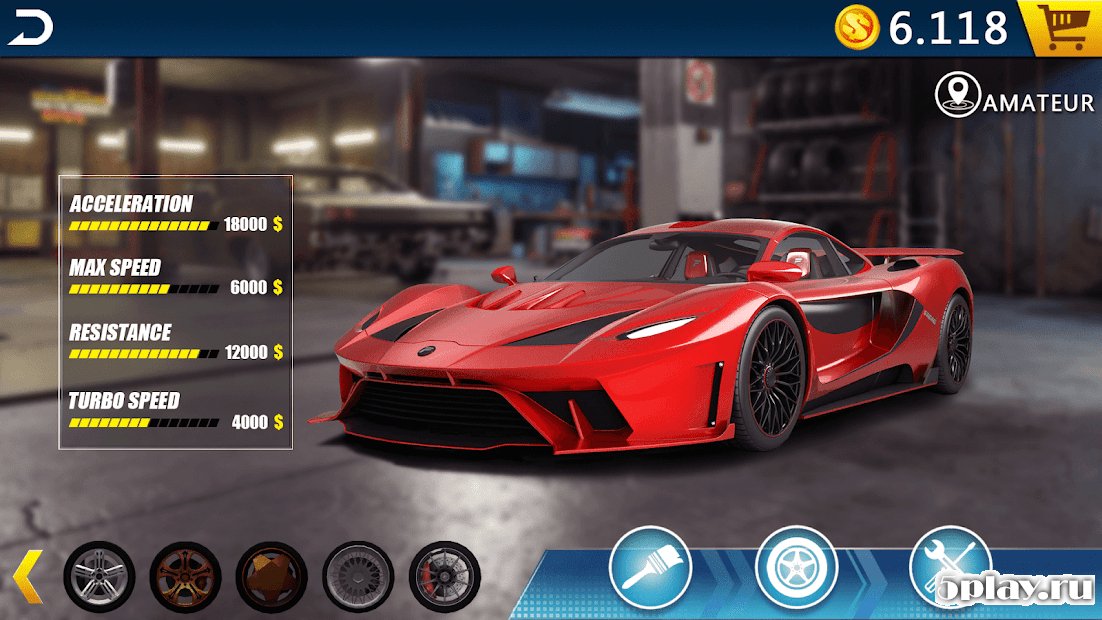The height and width of the screenshot is (620, 1102).
Task: Upgrade Resistance for 12000 $
Action: (252, 353)
